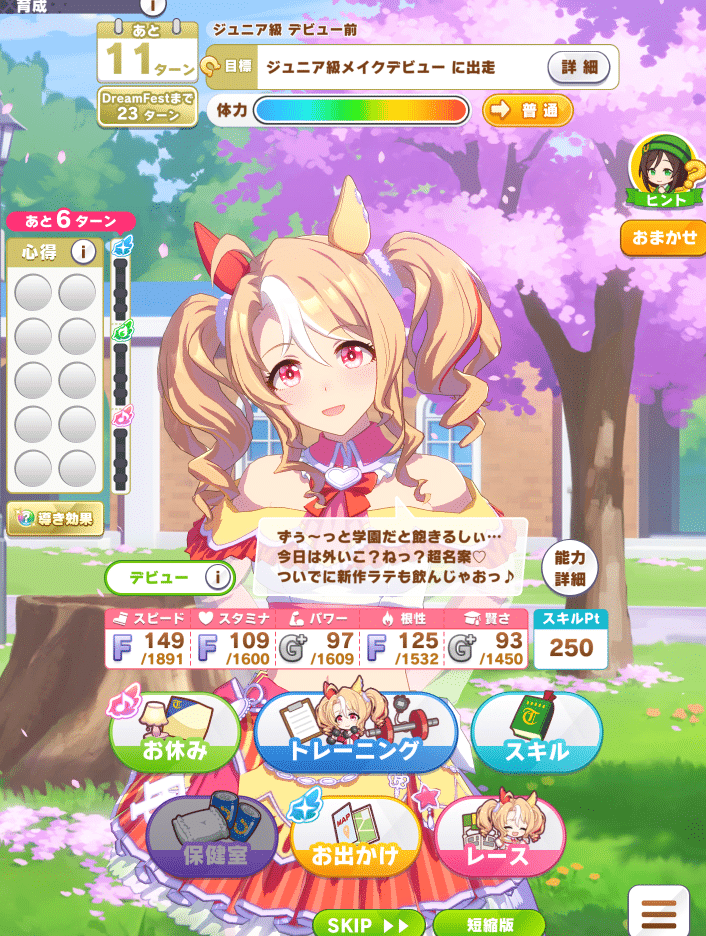This screenshot has height=936, width=706.
Task: Select the おまかせ auto button
Action: click(664, 239)
